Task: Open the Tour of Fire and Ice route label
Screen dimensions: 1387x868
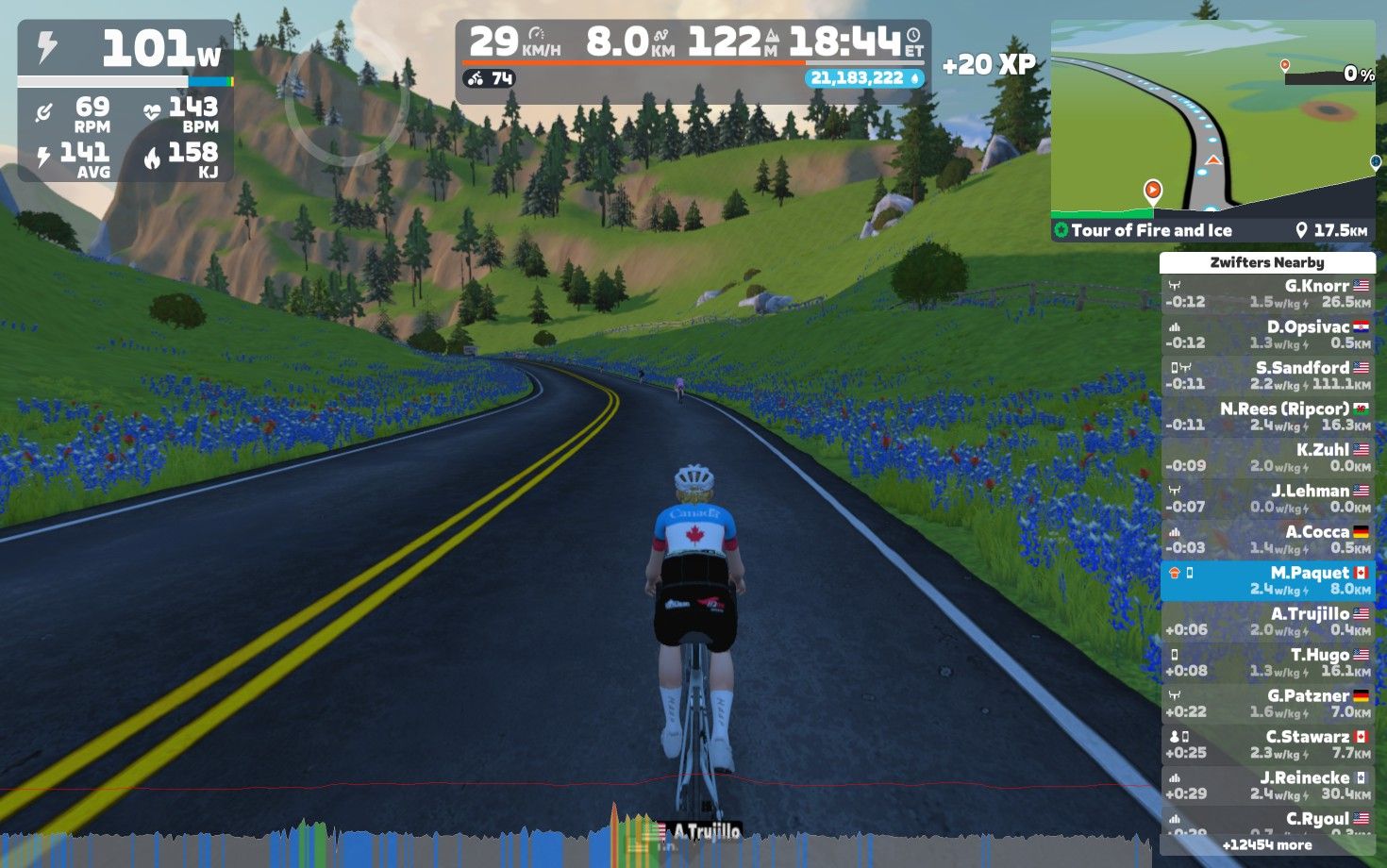Action: [x=1151, y=230]
